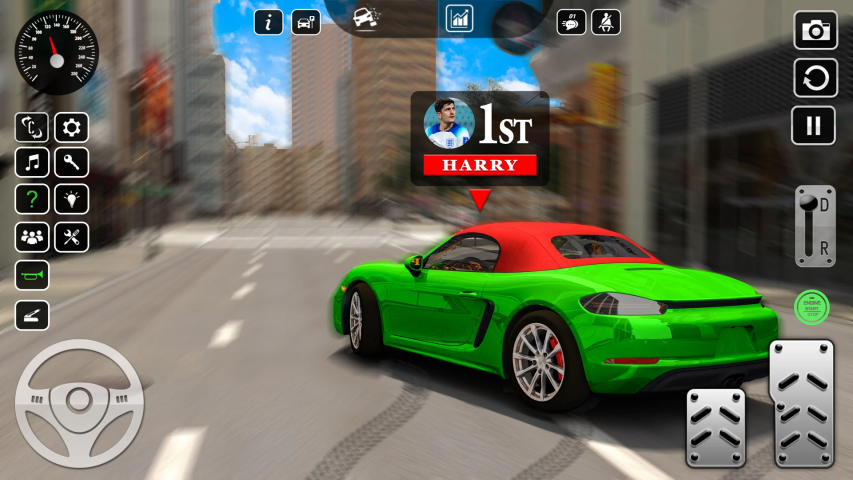853x480 pixels.
Task: Fasten the seatbelt icon
Action: point(606,22)
